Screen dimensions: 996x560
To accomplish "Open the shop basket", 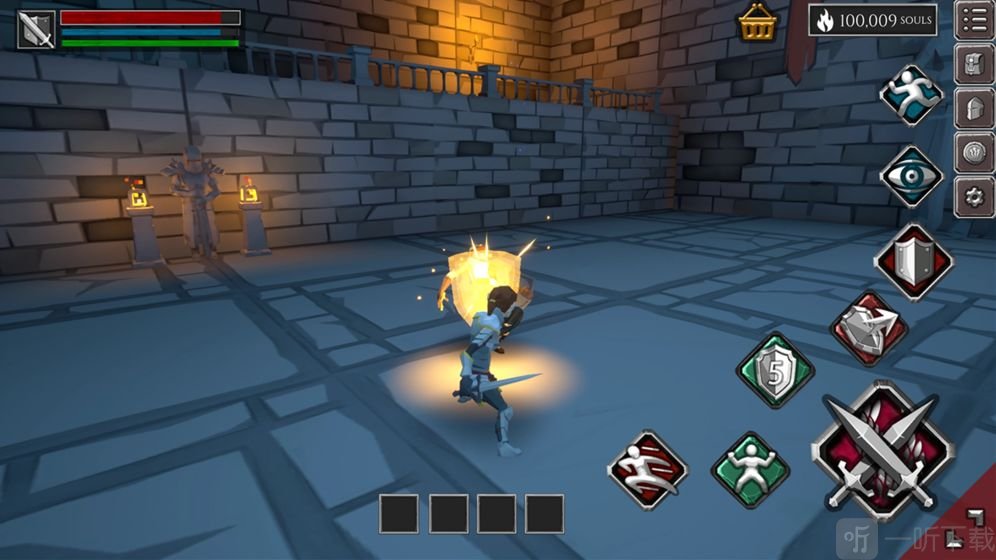I will pyautogui.click(x=758, y=22).
